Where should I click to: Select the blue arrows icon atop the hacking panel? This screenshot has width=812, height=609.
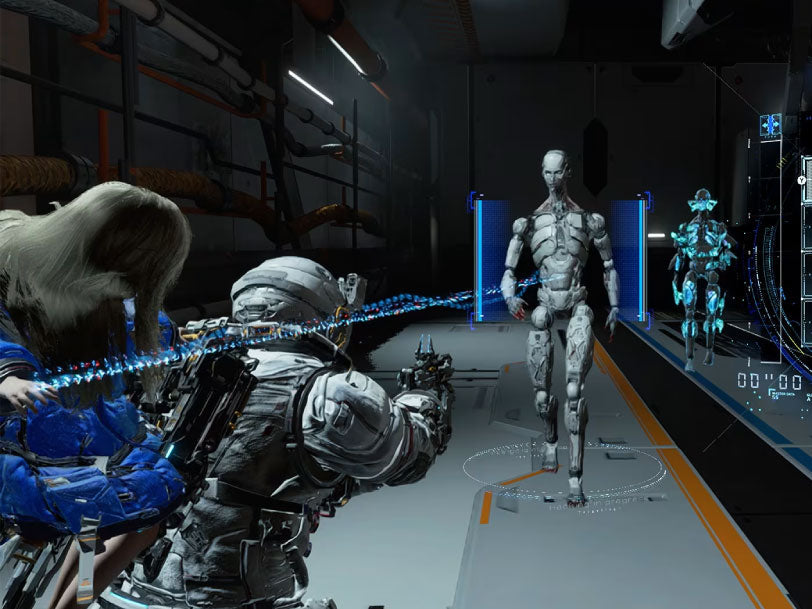[x=770, y=126]
